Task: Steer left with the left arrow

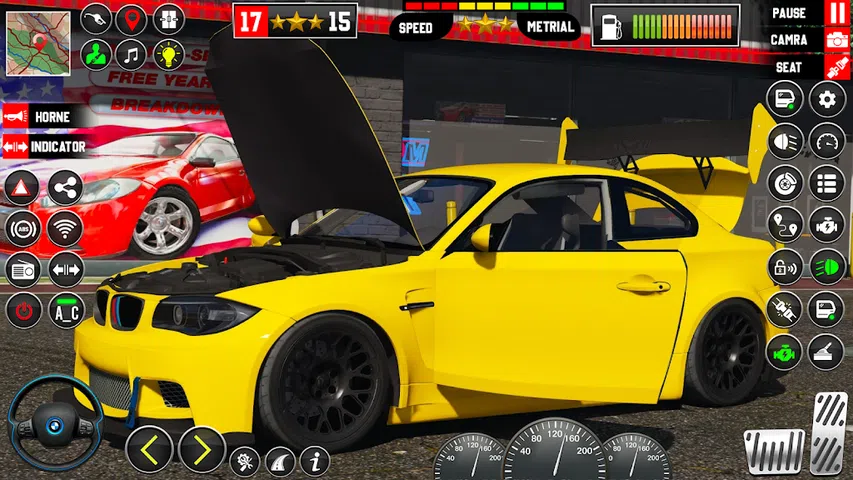Action: pos(150,450)
